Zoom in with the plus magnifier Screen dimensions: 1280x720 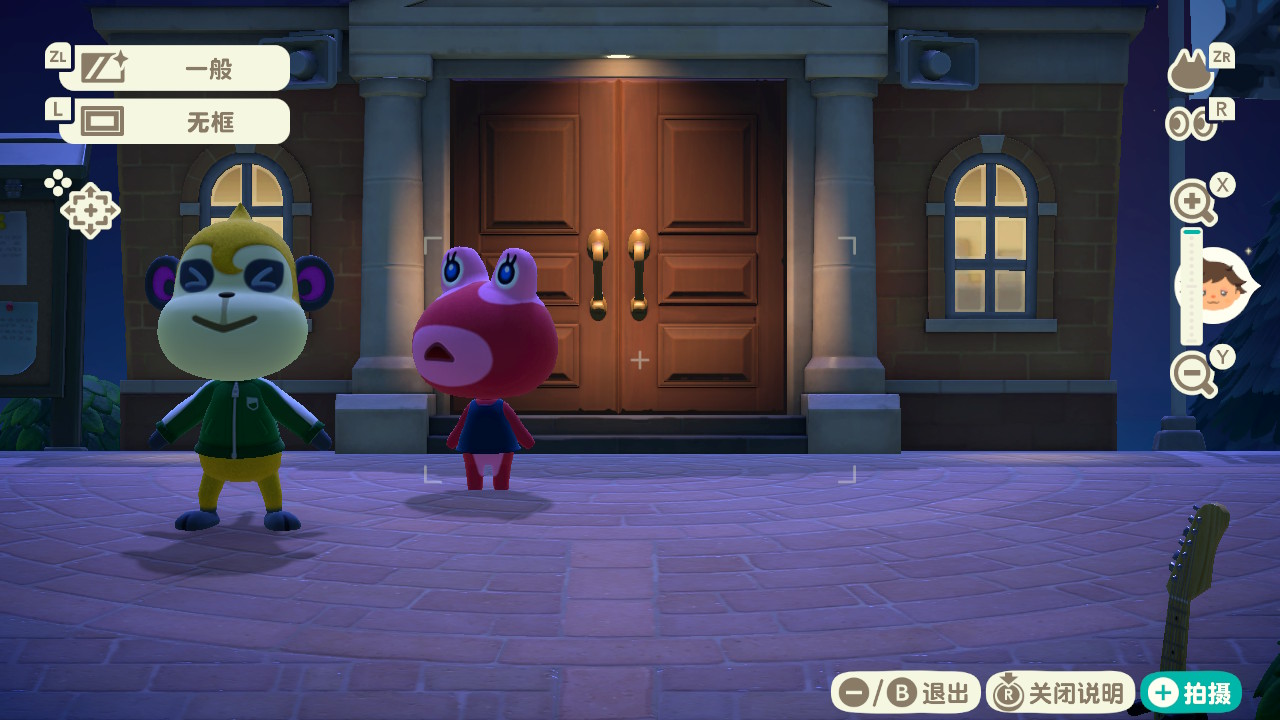pyautogui.click(x=1192, y=203)
